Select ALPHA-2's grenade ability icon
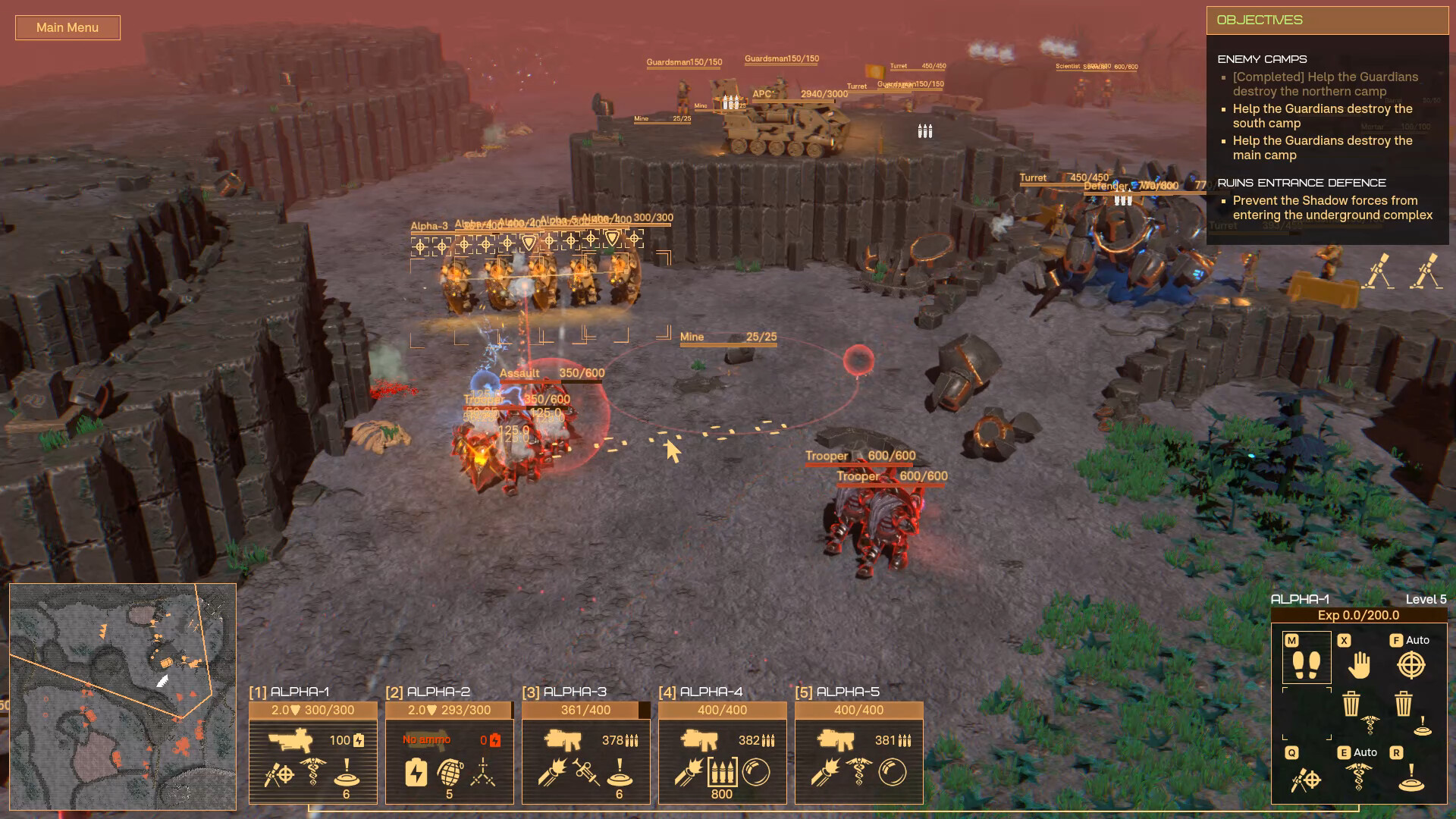 (x=449, y=771)
